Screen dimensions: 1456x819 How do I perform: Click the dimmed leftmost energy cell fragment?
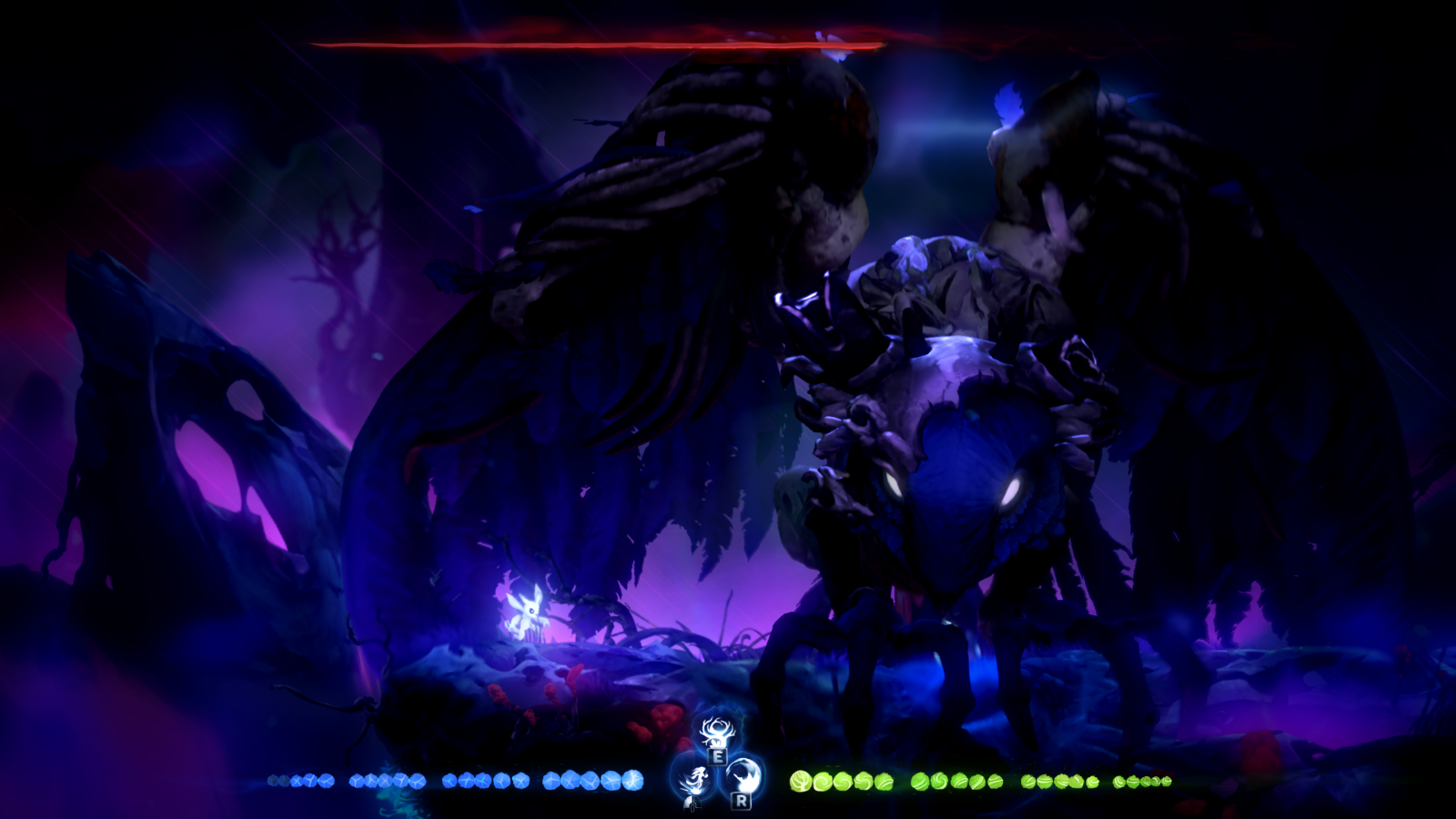click(x=274, y=781)
